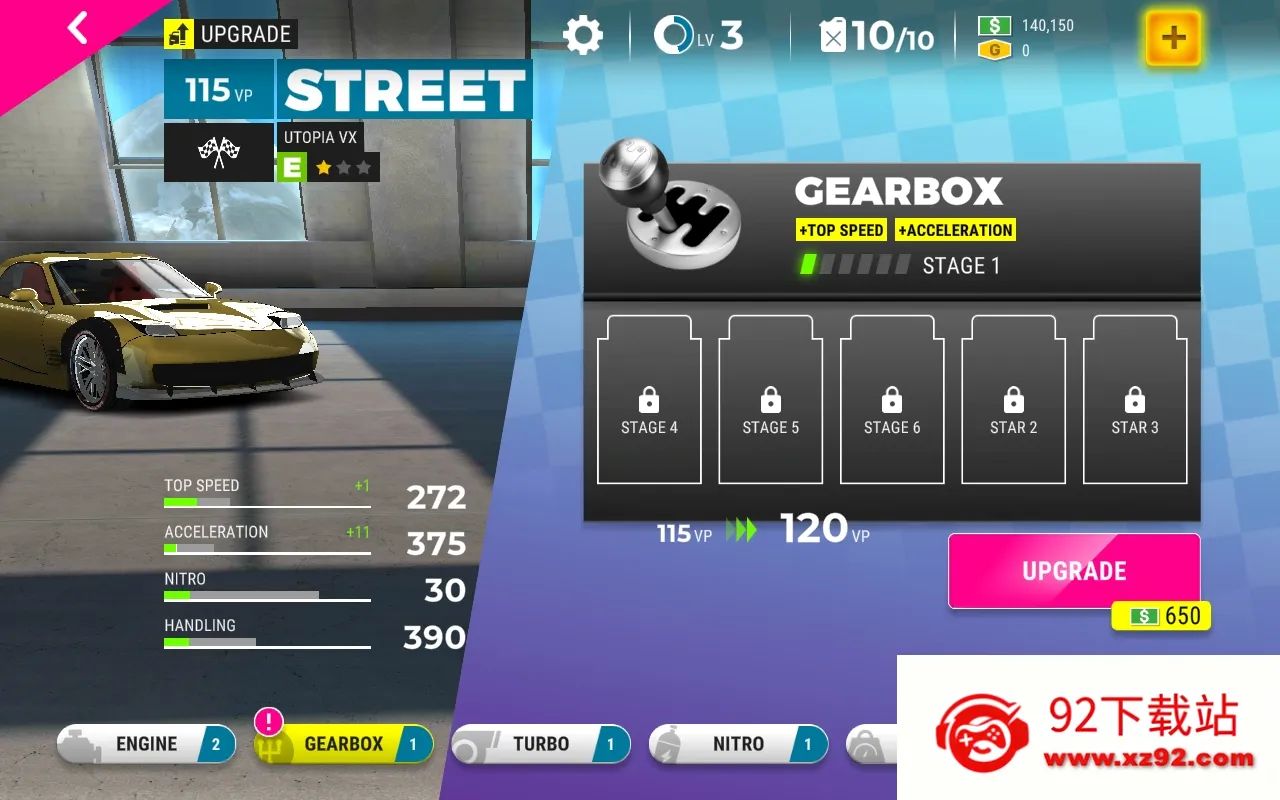The width and height of the screenshot is (1280, 800).
Task: Select the locked Stage 4 upgrade card
Action: click(648, 398)
